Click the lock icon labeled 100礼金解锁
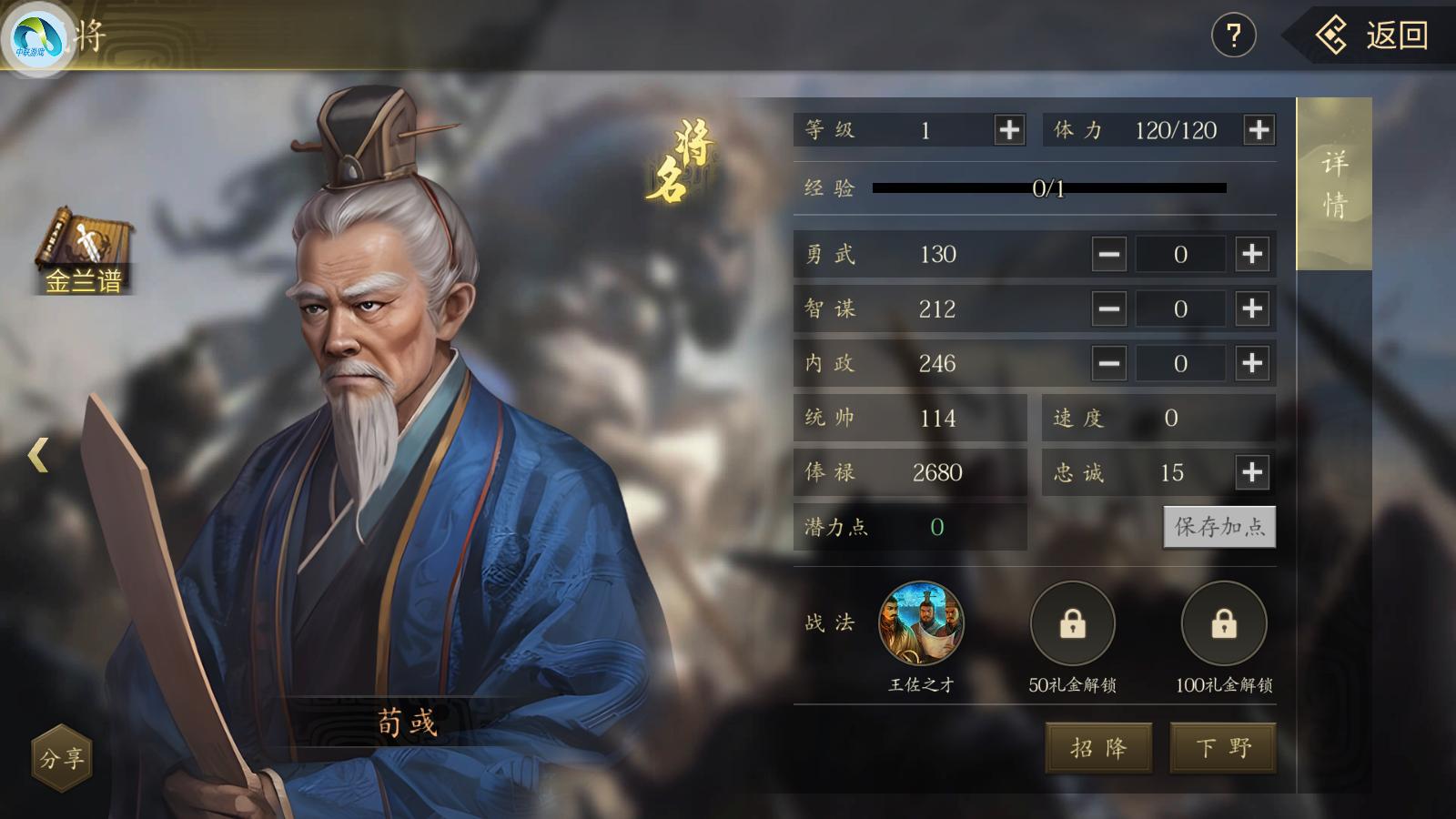The image size is (1456, 819). point(1224,624)
